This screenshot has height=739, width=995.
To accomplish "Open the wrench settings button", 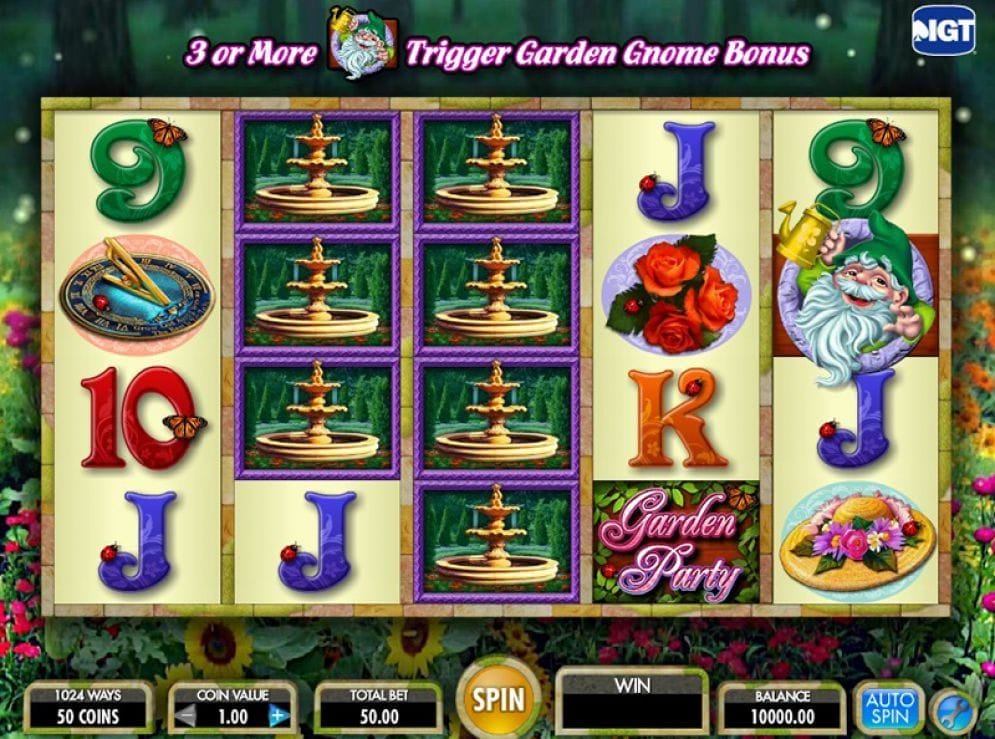I will pyautogui.click(x=951, y=712).
